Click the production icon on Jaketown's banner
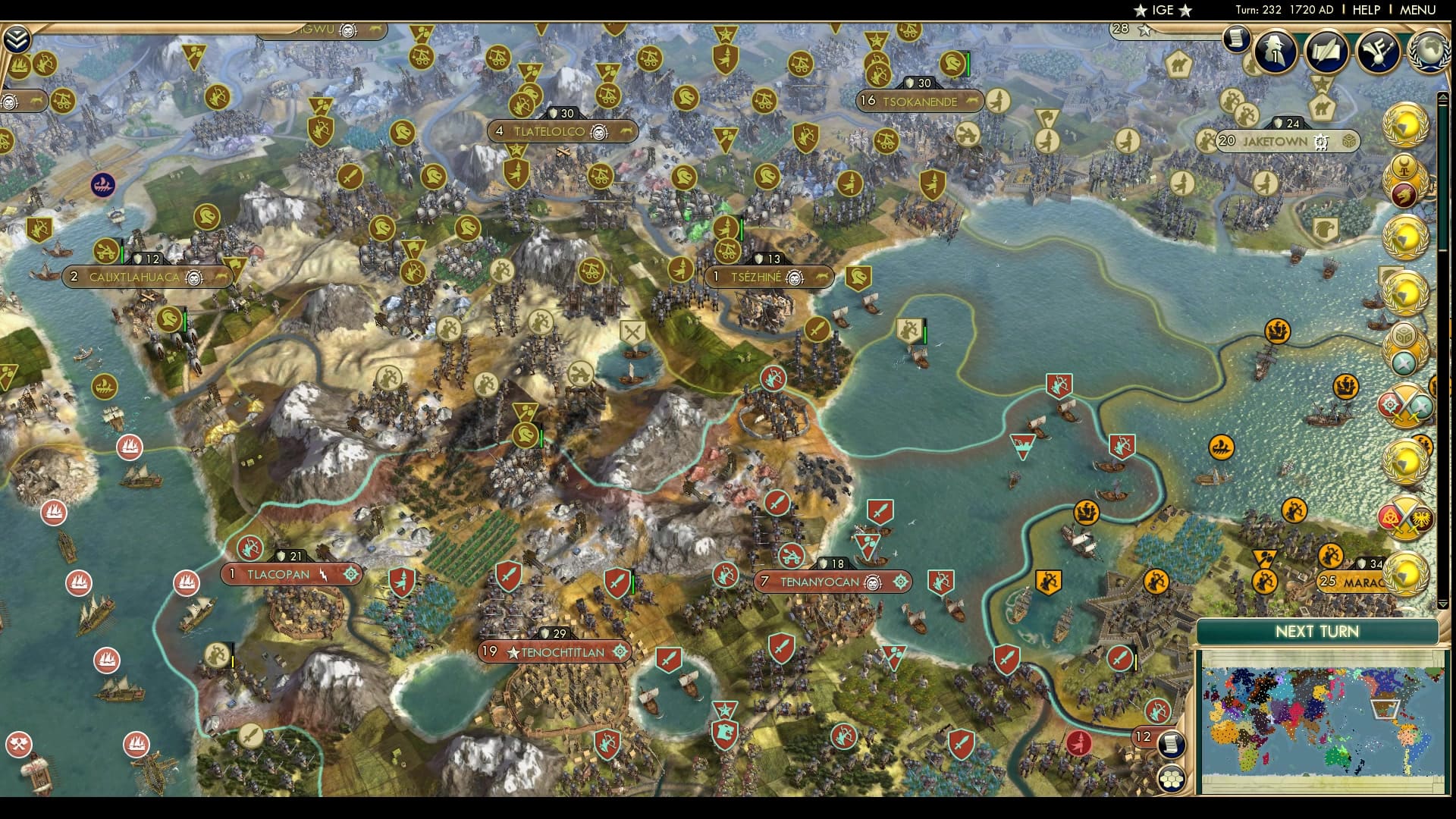Image resolution: width=1456 pixels, height=819 pixels. [1319, 140]
